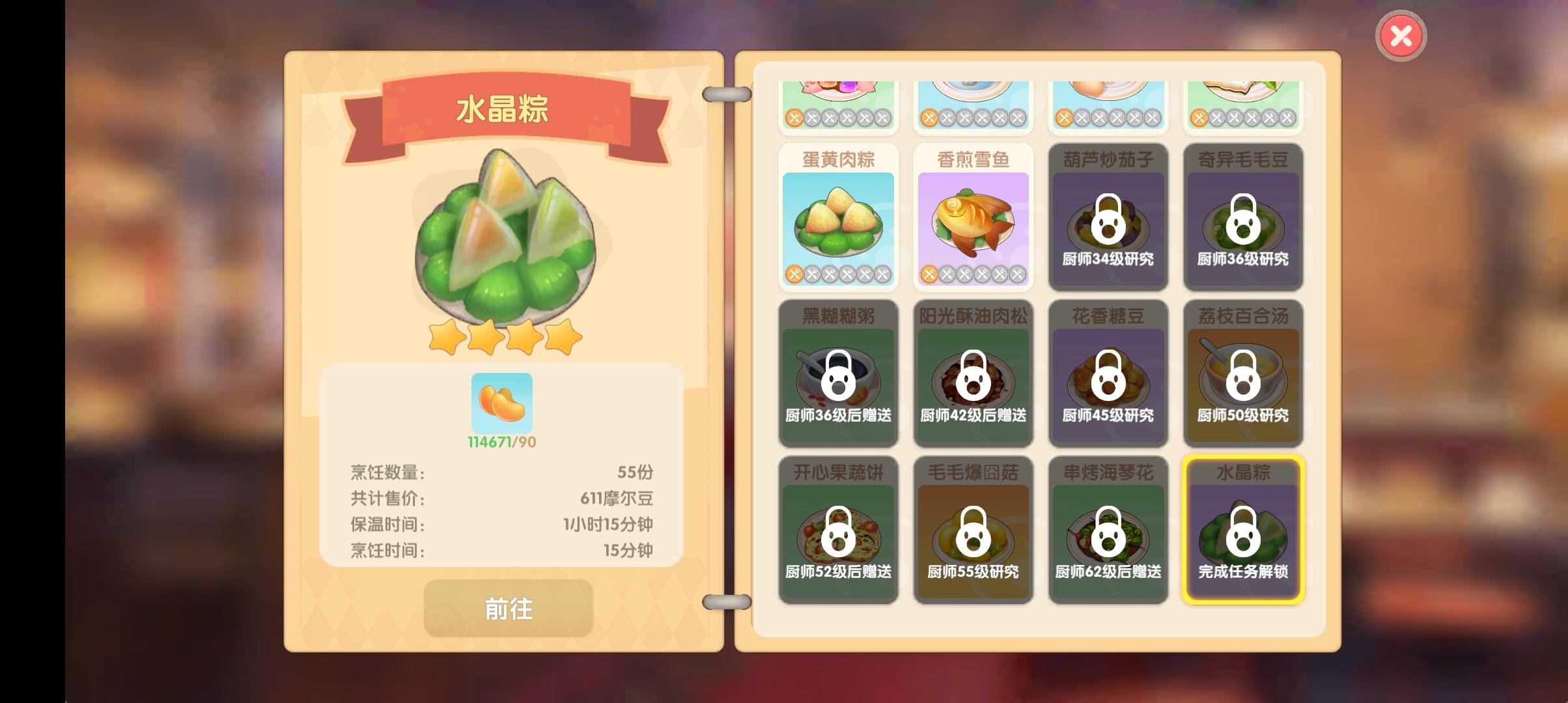Tap the orange bean ingredient icon
This screenshot has width=1568, height=703.
pos(501,404)
